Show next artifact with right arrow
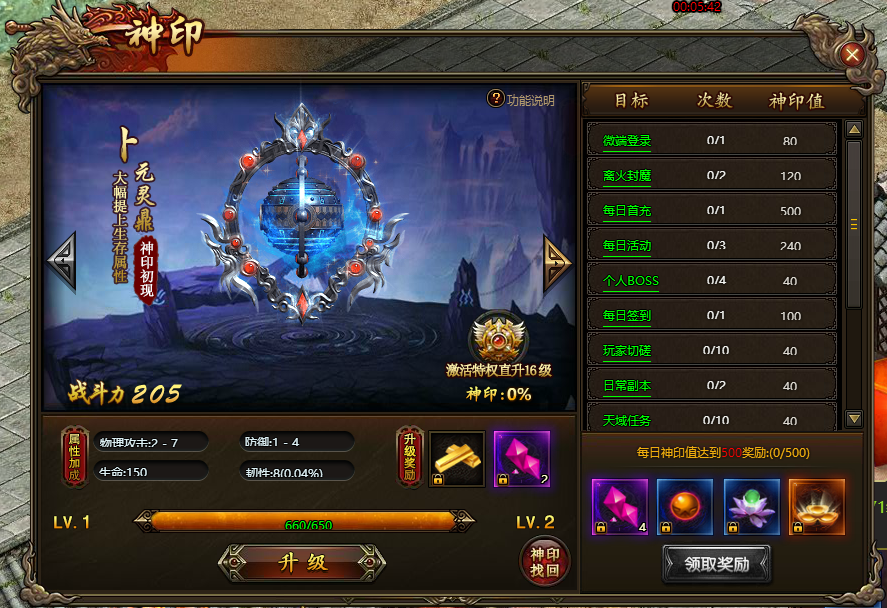 [x=556, y=264]
